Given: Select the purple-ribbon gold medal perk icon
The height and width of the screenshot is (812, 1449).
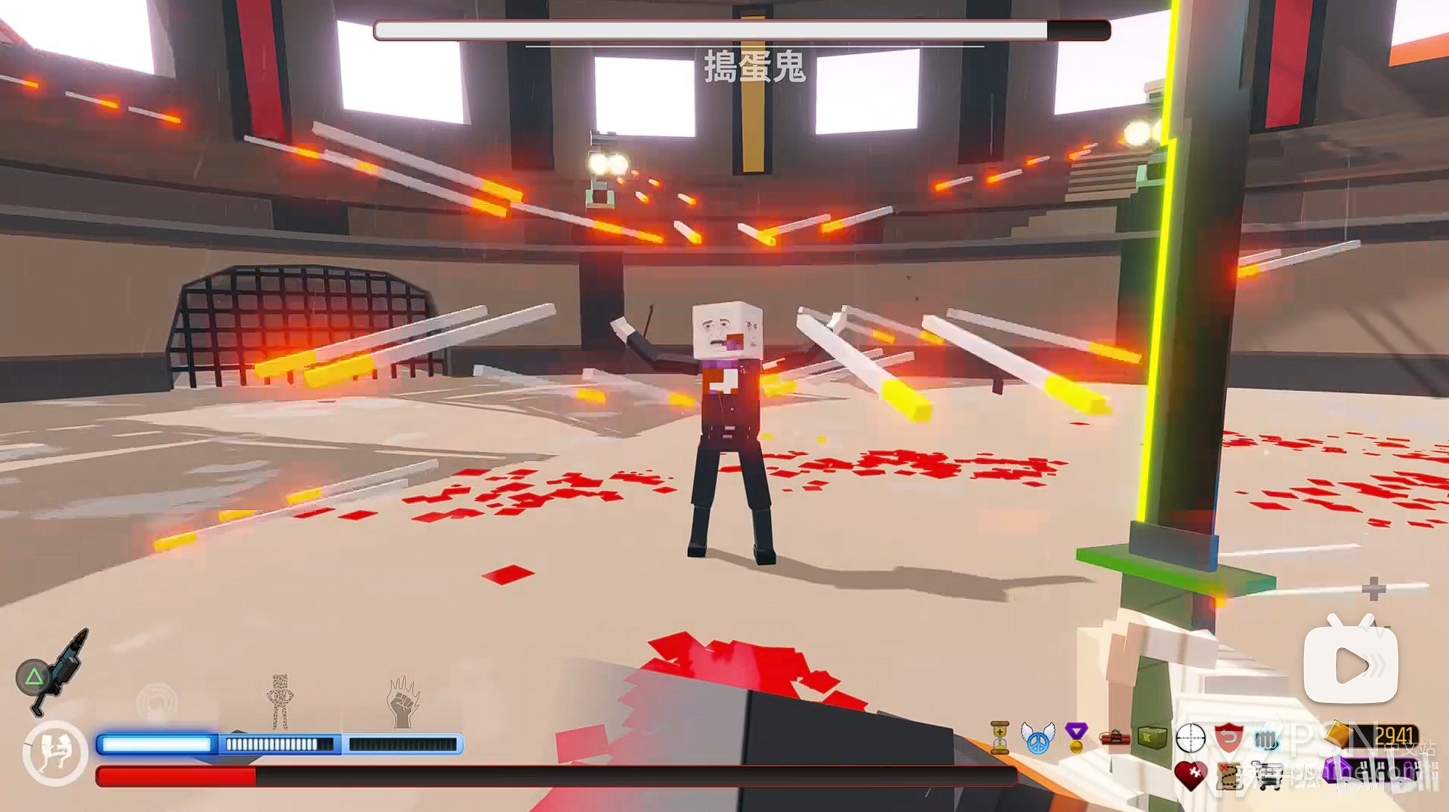Looking at the screenshot, I should [1076, 738].
